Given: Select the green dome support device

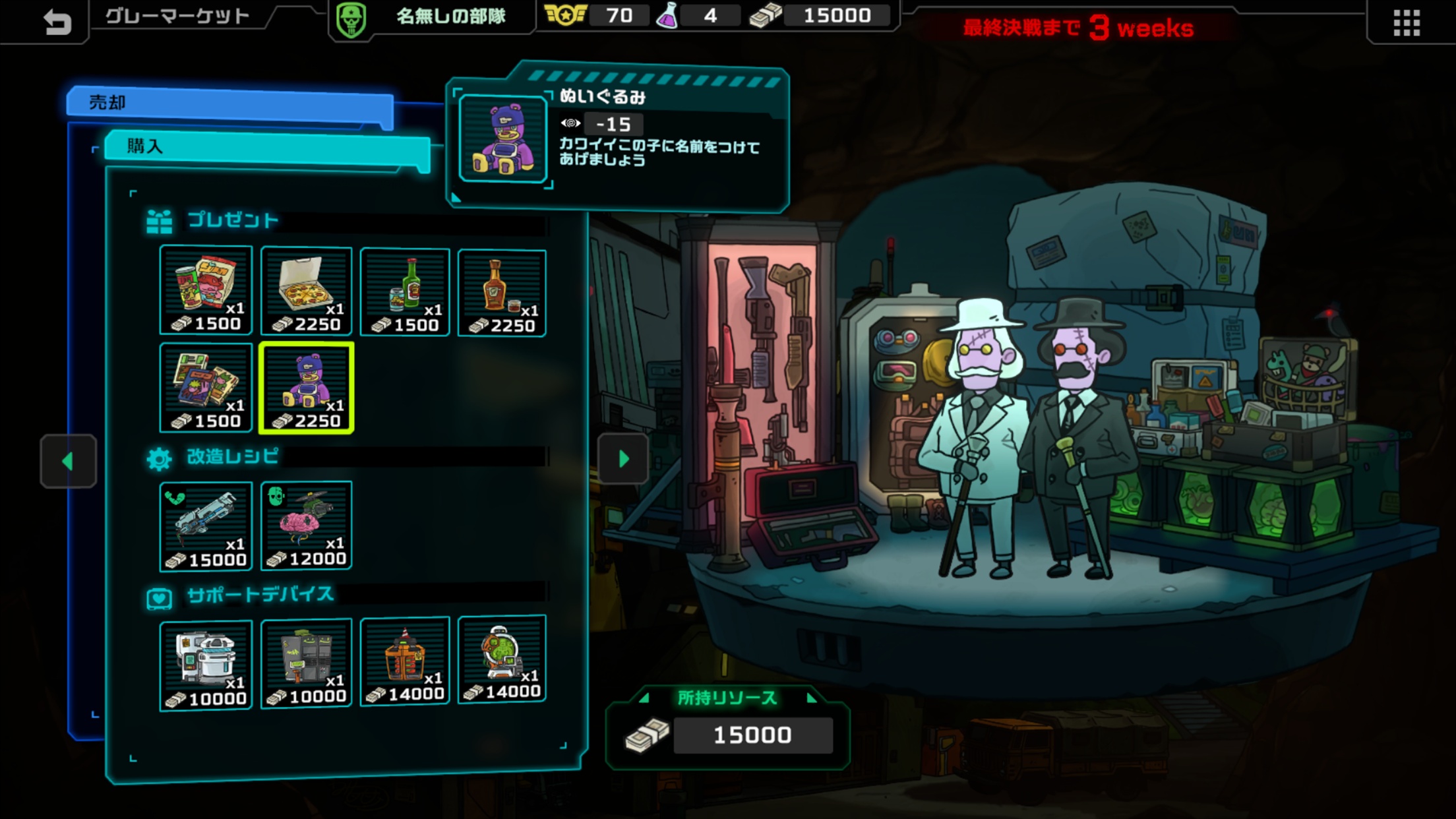Looking at the screenshot, I should coord(502,659).
